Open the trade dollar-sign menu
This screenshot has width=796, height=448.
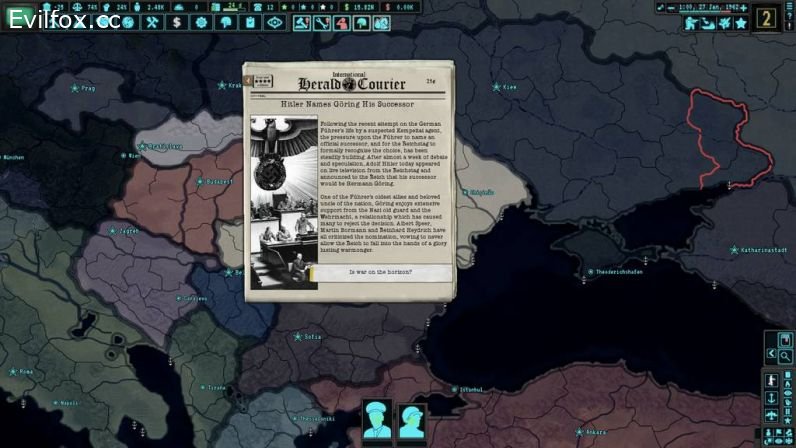tap(177, 22)
